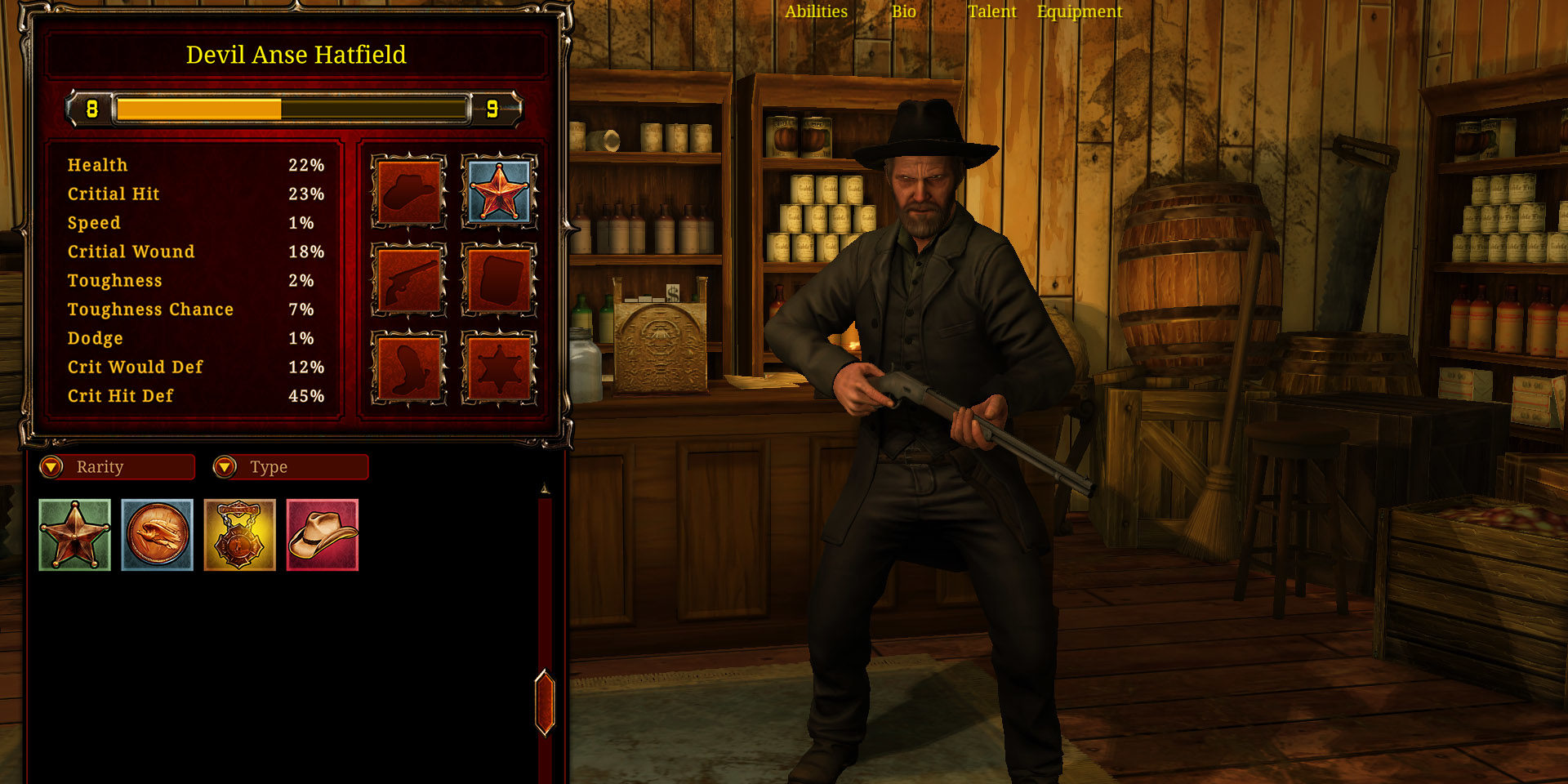Click the level 9 plaque on XP bar
The width and height of the screenshot is (1568, 784).
(x=491, y=107)
